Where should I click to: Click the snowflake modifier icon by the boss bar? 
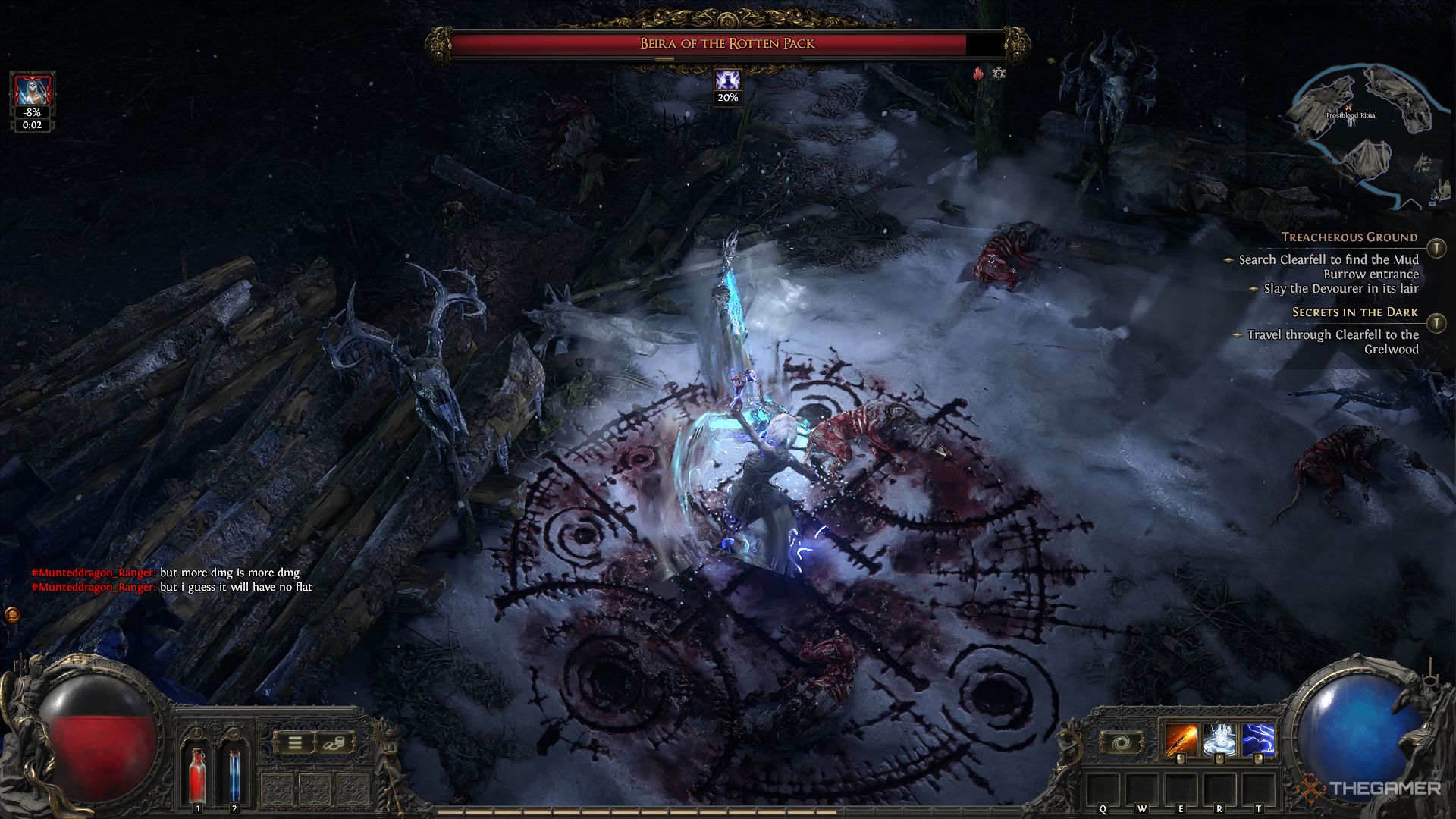(x=999, y=74)
